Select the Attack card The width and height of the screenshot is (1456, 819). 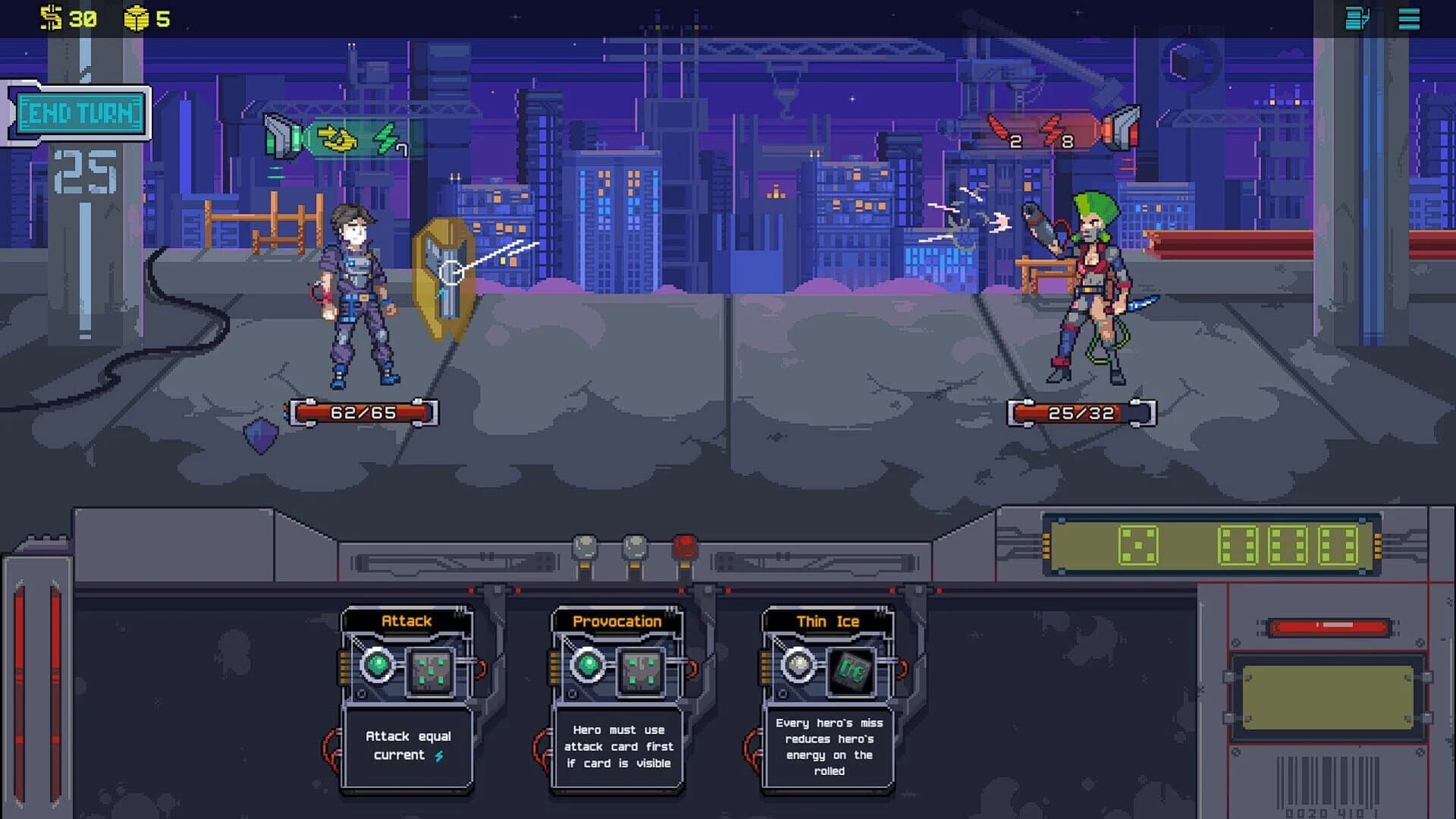tap(407, 698)
